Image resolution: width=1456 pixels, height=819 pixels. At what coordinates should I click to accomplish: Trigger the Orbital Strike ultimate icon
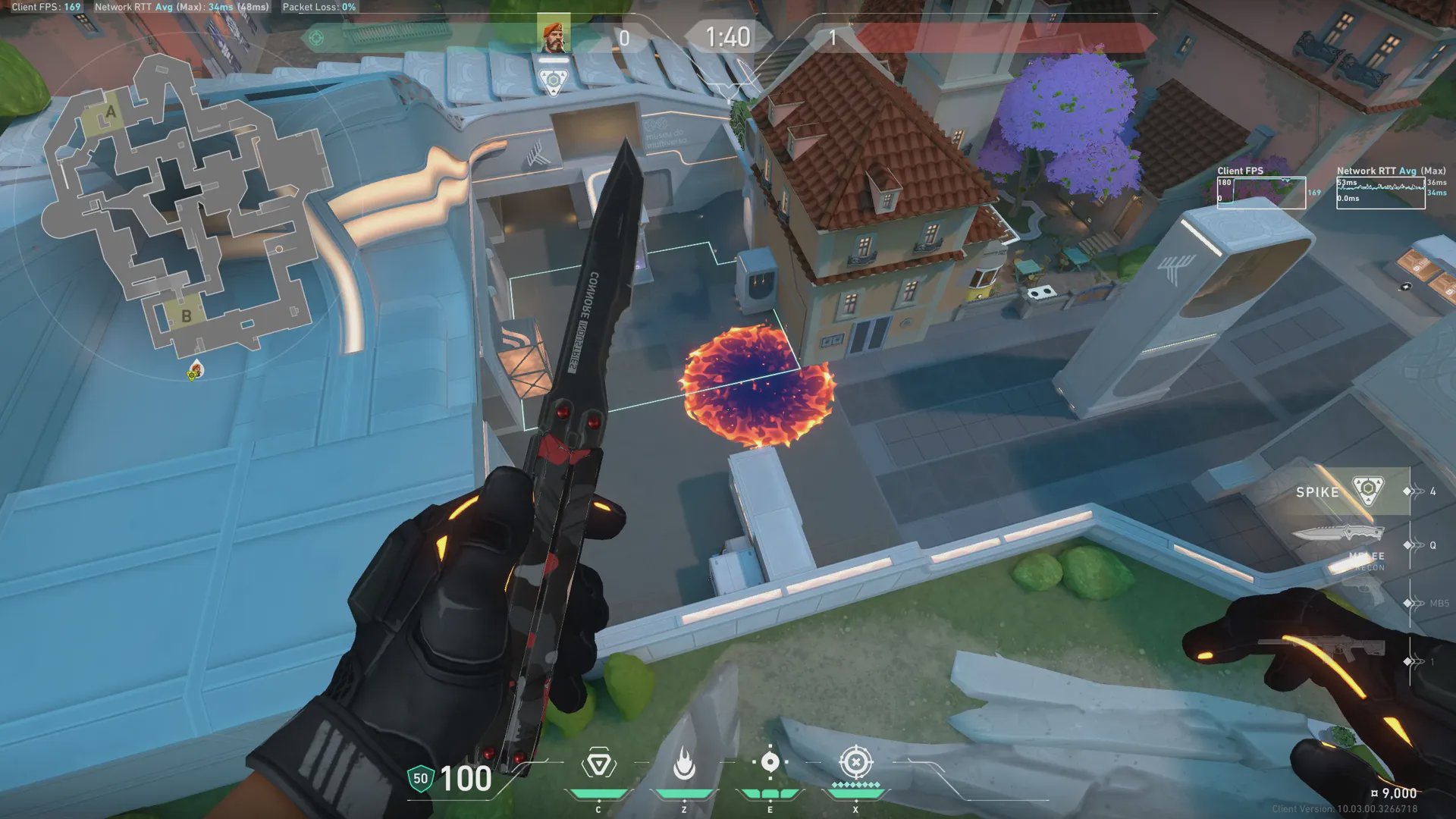click(x=855, y=763)
